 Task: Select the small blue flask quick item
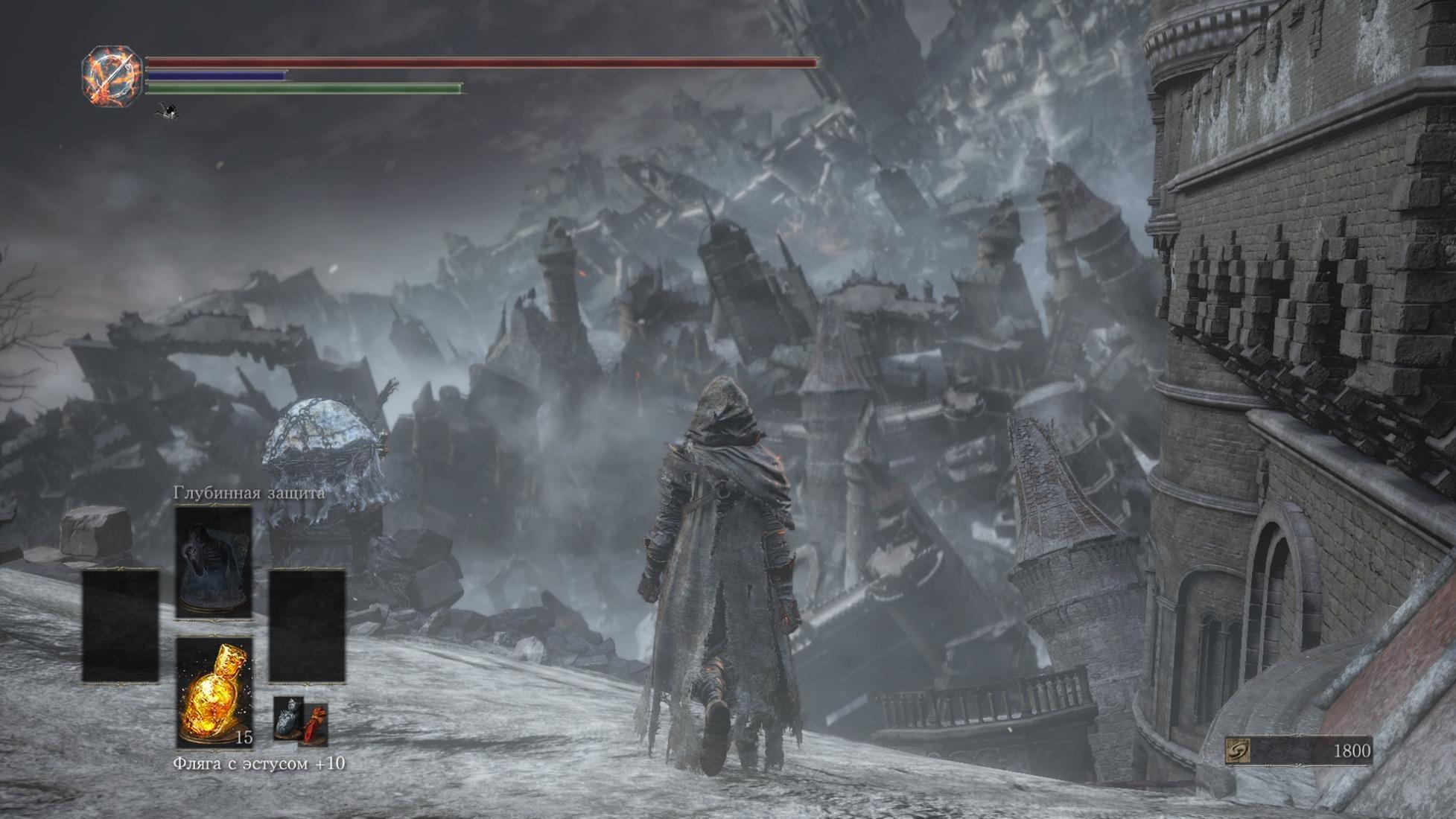pos(287,718)
